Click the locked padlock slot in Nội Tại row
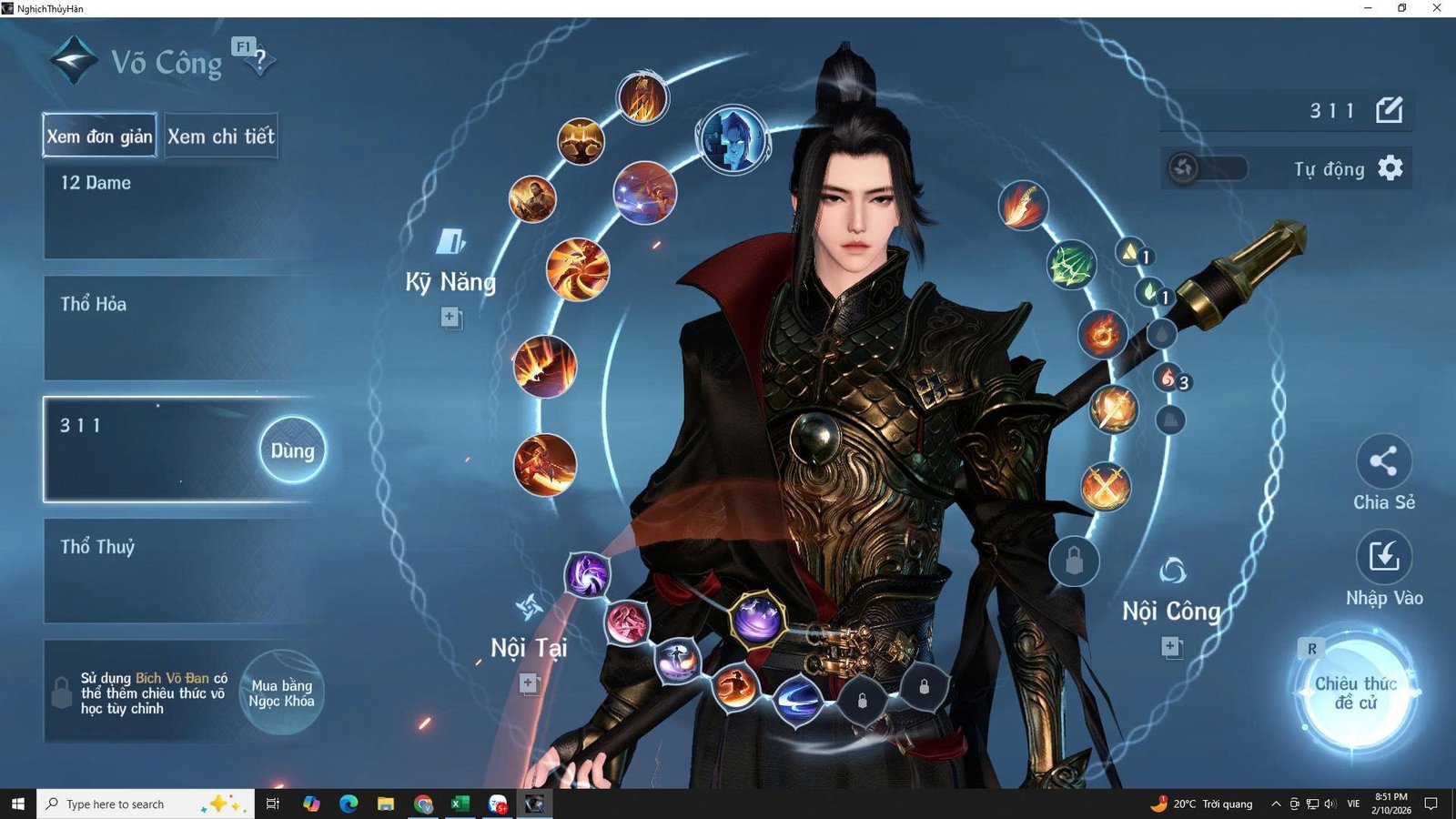Screen dimensions: 1456x819 862,703
